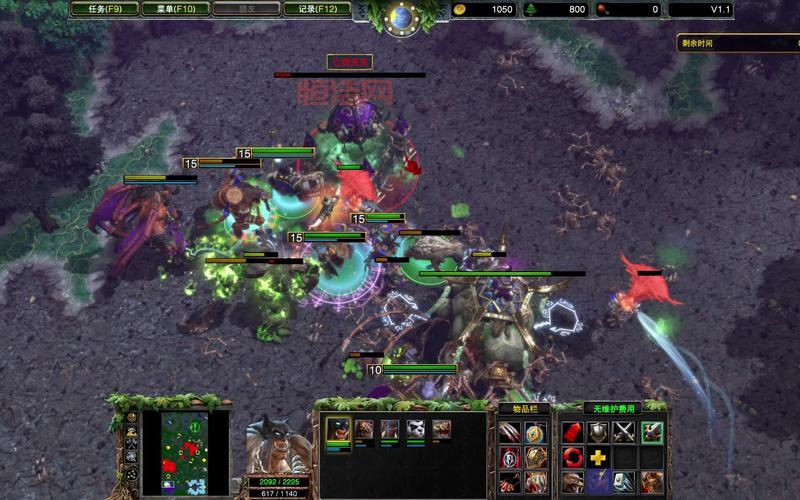Click the shield stop command icon
The image size is (800, 500).
coord(598,432)
